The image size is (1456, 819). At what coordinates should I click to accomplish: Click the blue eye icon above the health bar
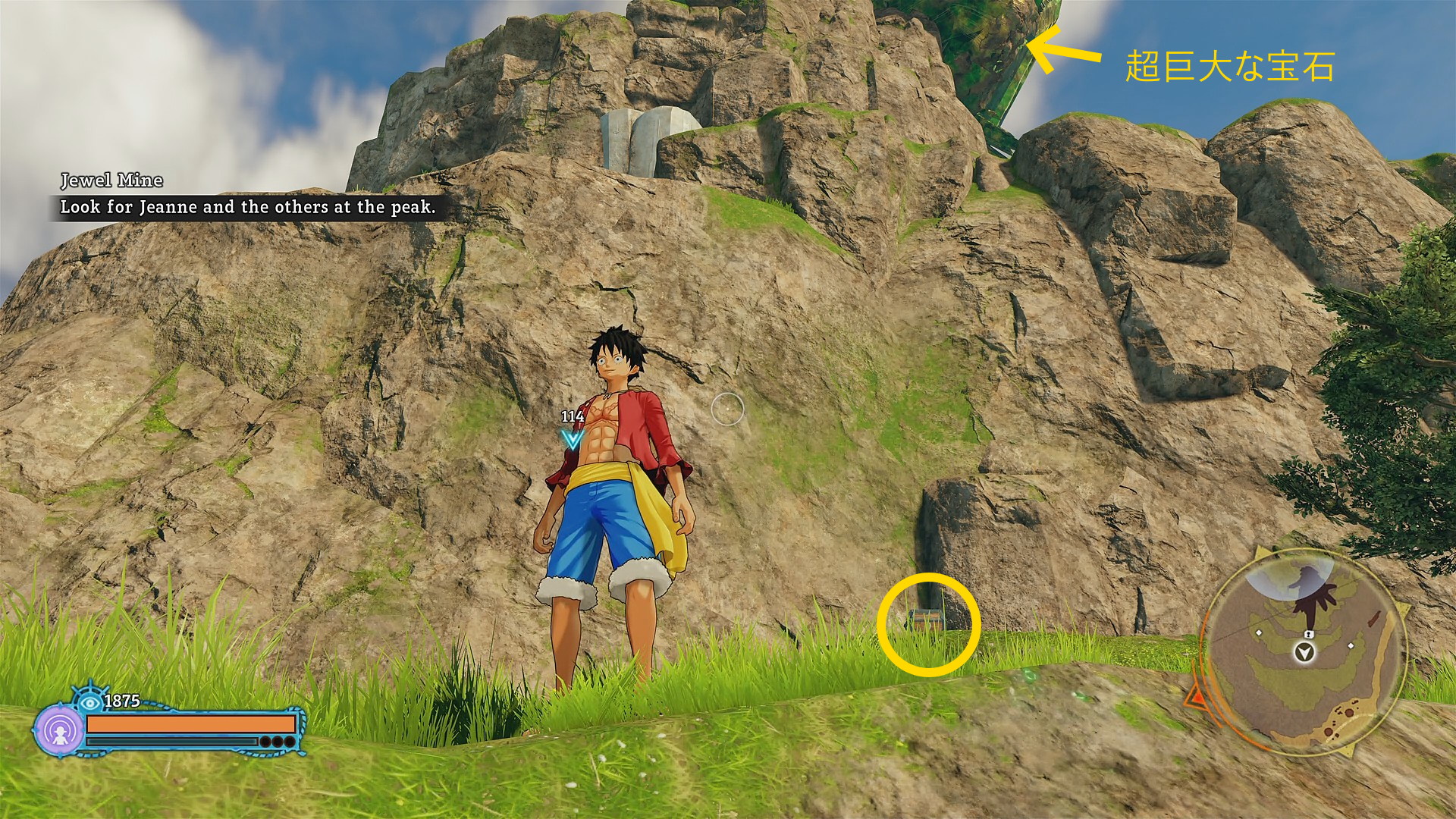(x=91, y=701)
